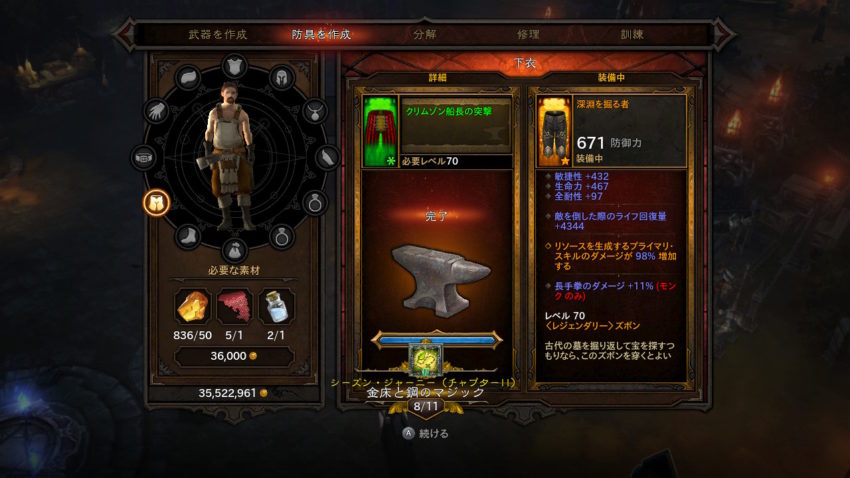Select the orange crystal material 836/50
The width and height of the screenshot is (850, 478).
tap(192, 306)
